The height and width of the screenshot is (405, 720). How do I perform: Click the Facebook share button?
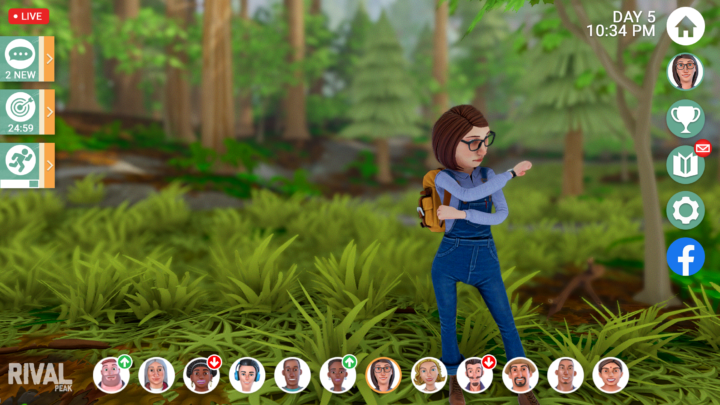685,257
